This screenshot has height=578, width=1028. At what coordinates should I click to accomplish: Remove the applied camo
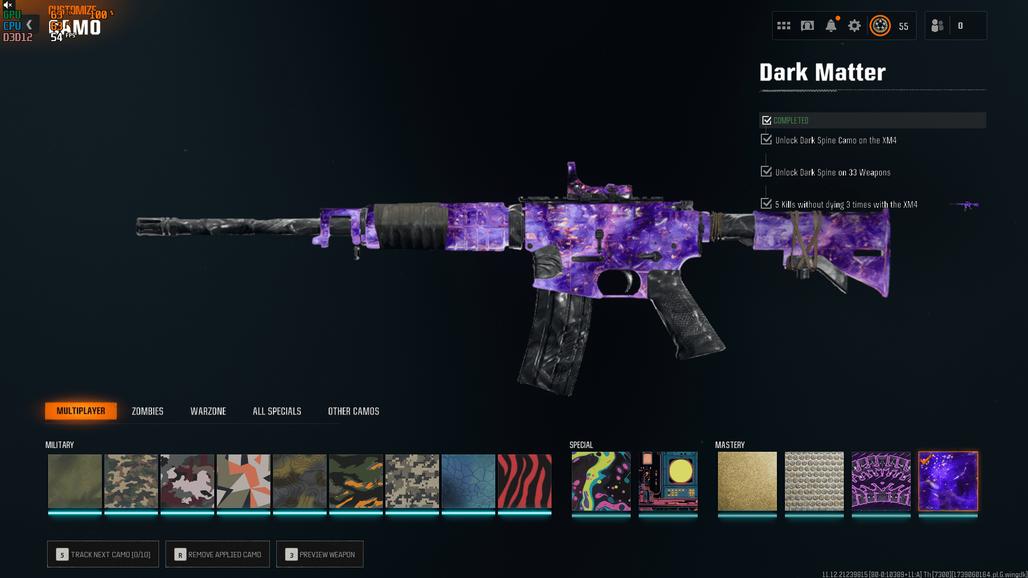tap(217, 554)
